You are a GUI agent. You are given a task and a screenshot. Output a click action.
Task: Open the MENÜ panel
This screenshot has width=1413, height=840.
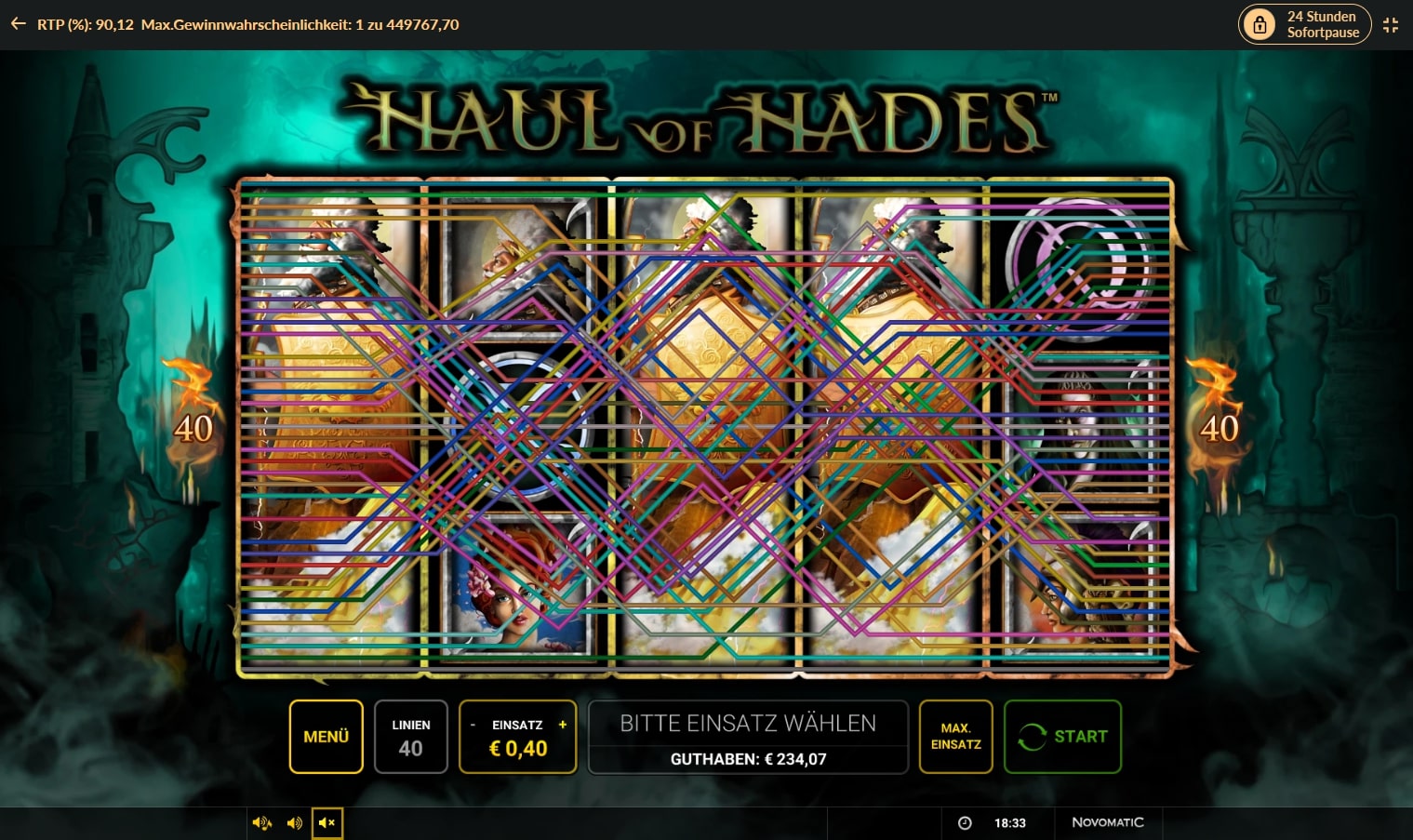click(326, 736)
